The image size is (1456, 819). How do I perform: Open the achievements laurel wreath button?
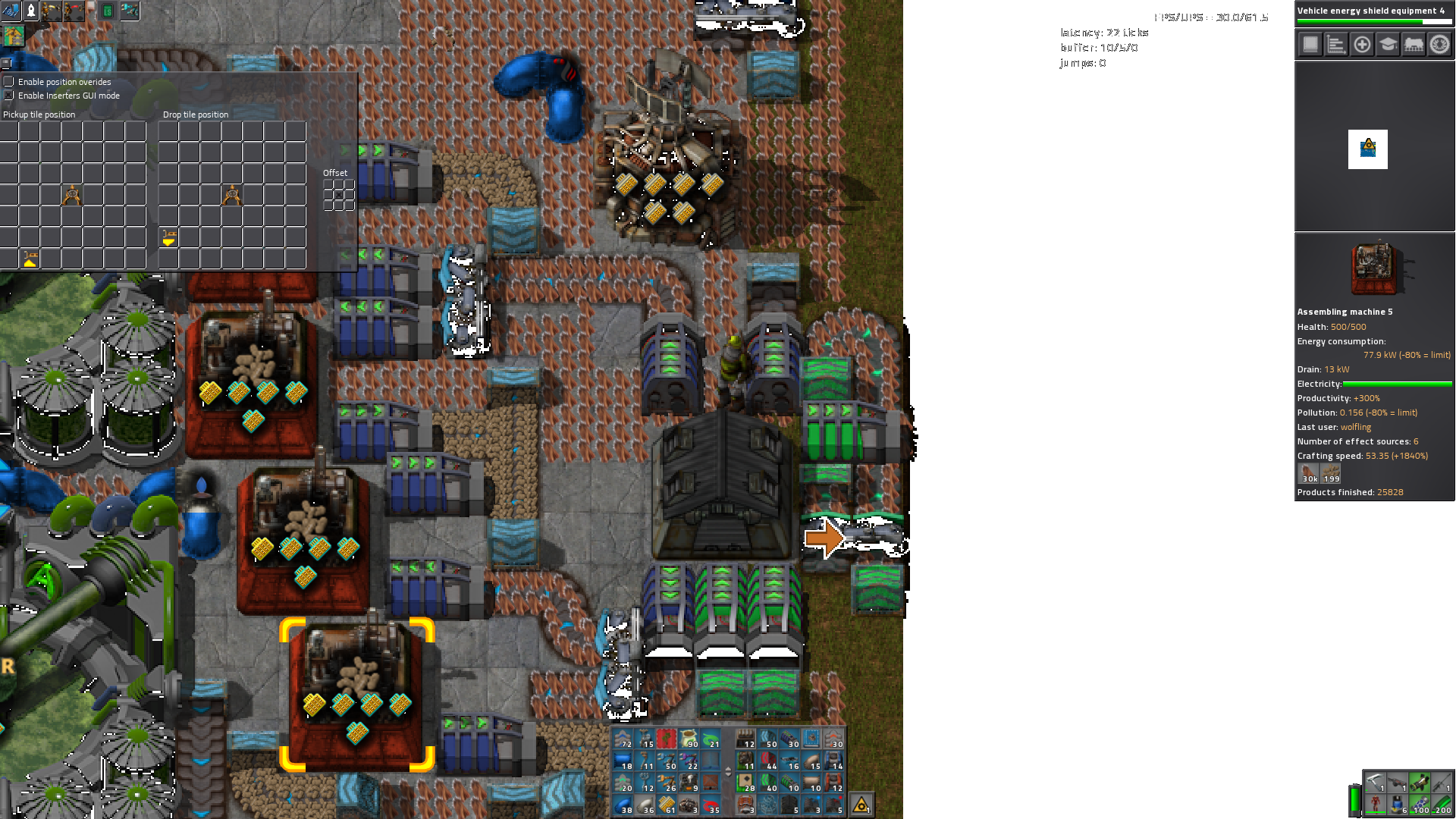point(1439,45)
